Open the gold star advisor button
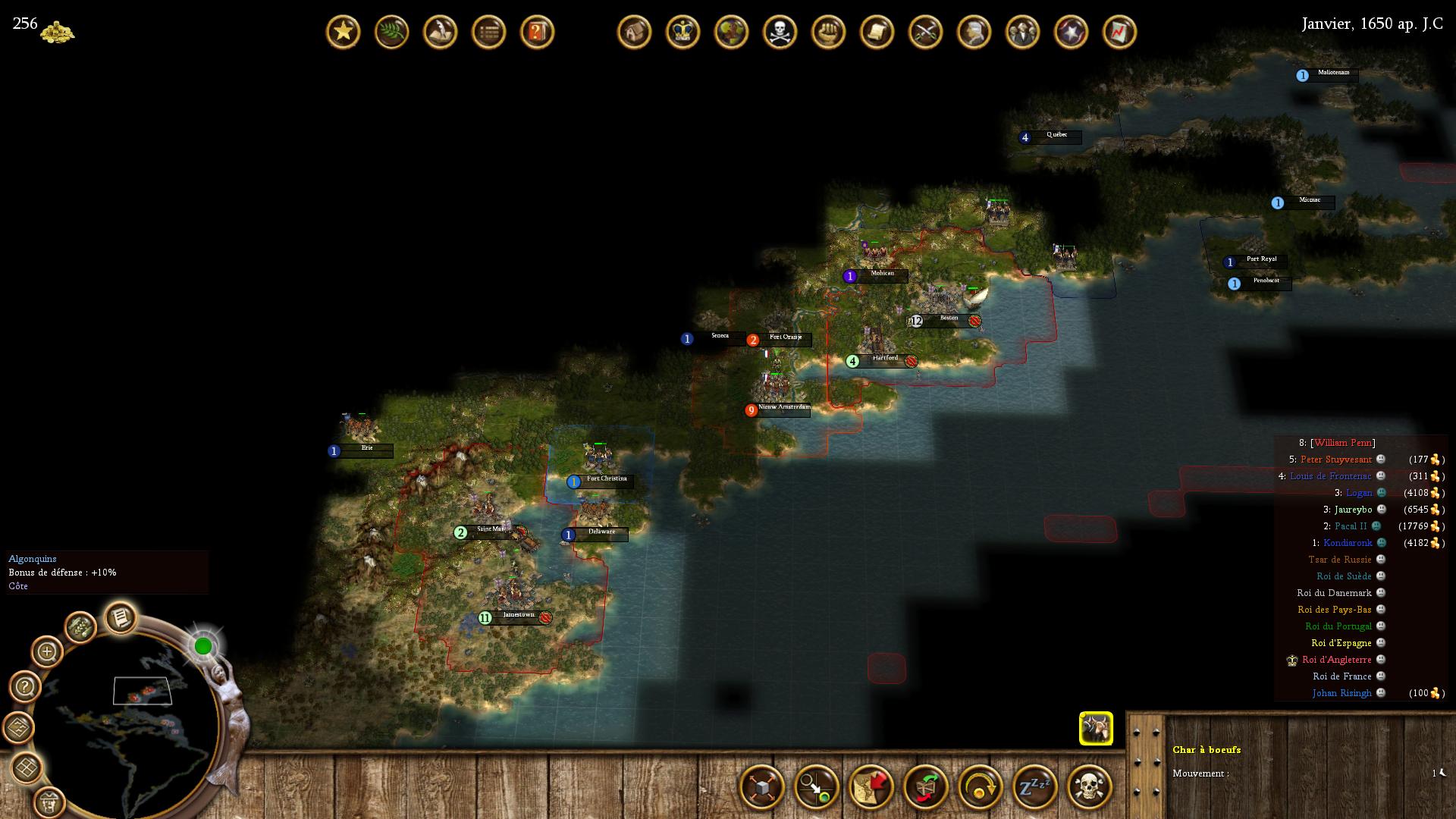This screenshot has height=819, width=1456. 344,32
